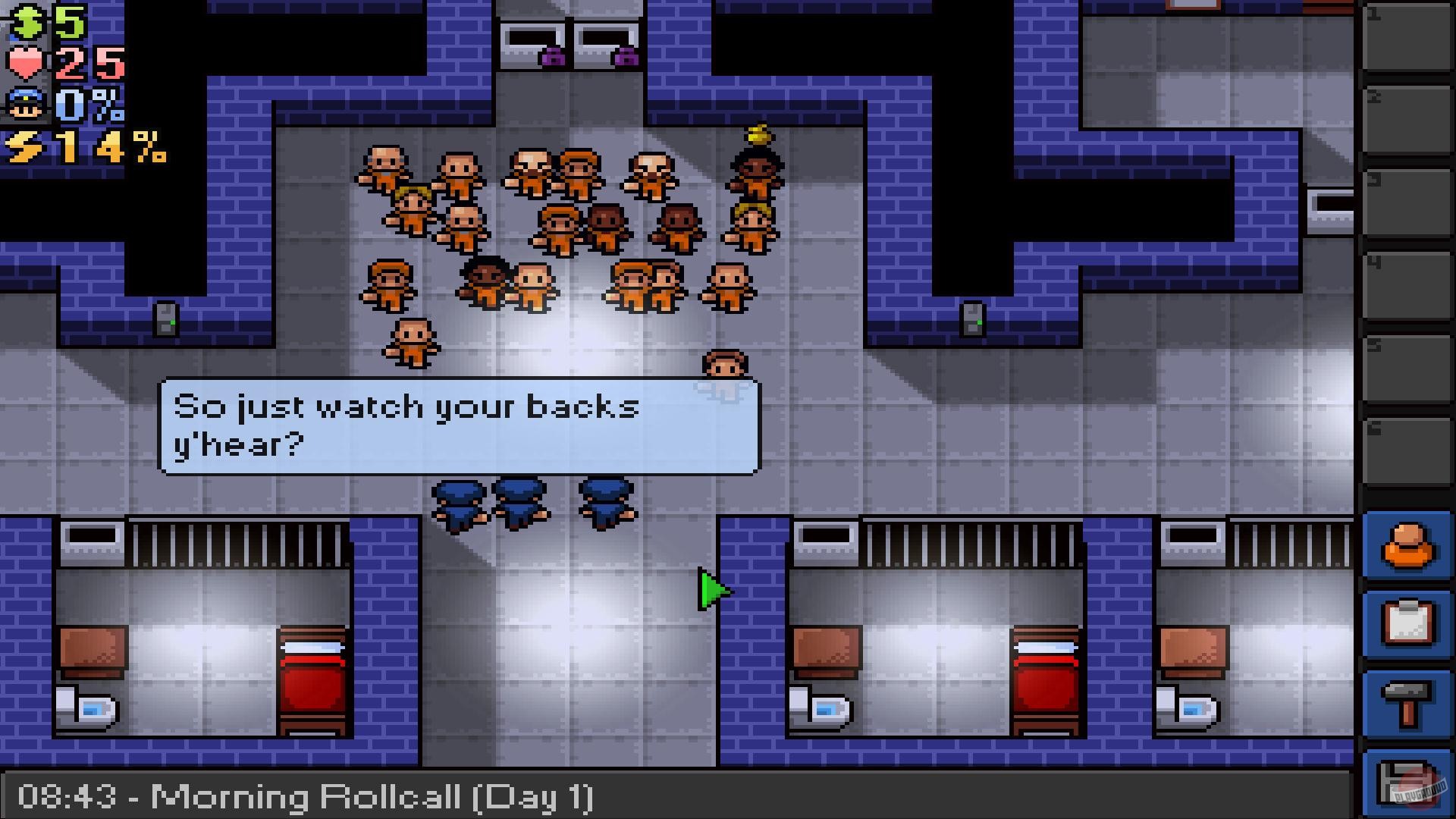Viewport: 1456px width, 819px height.
Task: Click the purple padlock on the left locker
Action: click(x=552, y=57)
